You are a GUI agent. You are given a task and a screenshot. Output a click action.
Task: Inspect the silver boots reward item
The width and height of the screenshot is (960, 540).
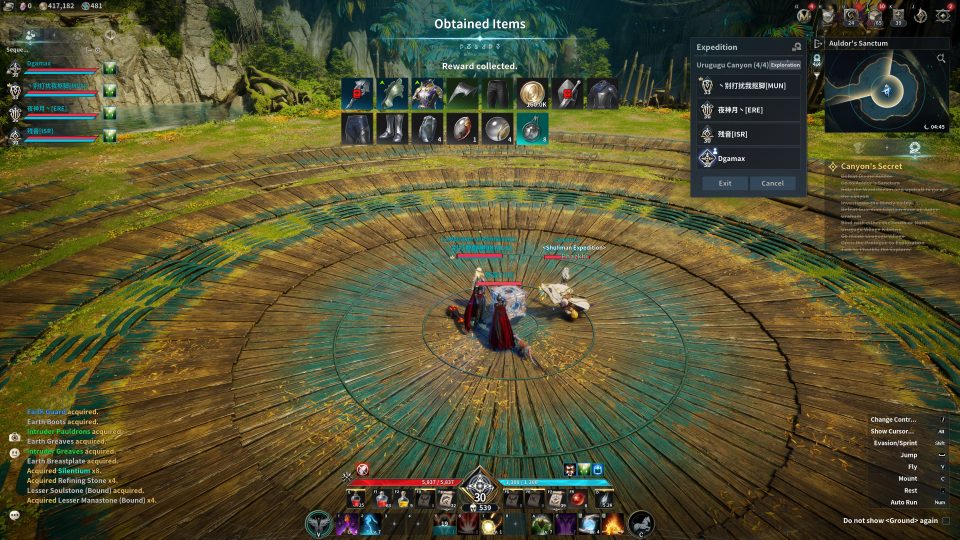[x=392, y=129]
